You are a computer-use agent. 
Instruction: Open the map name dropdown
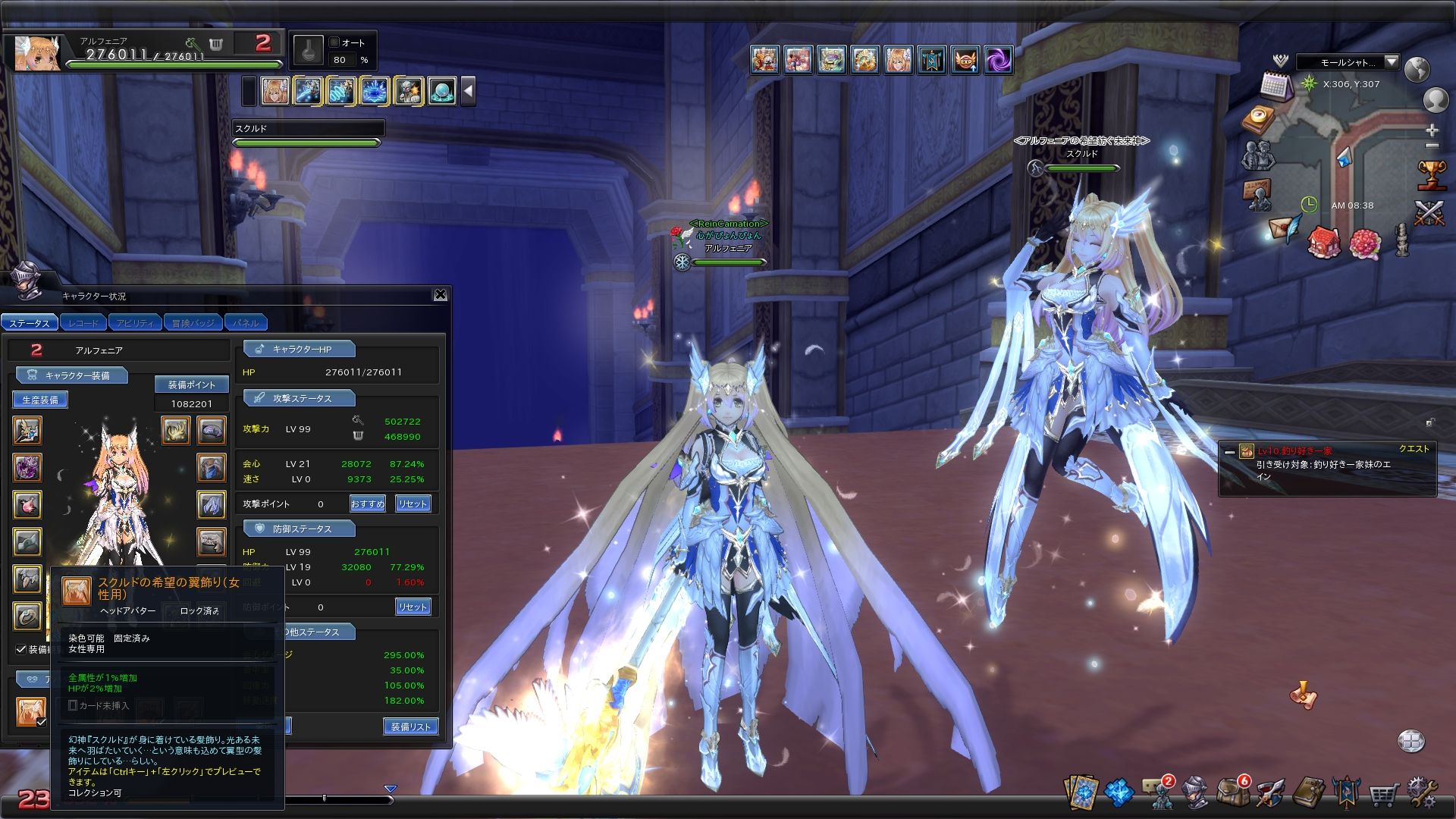coord(1391,62)
